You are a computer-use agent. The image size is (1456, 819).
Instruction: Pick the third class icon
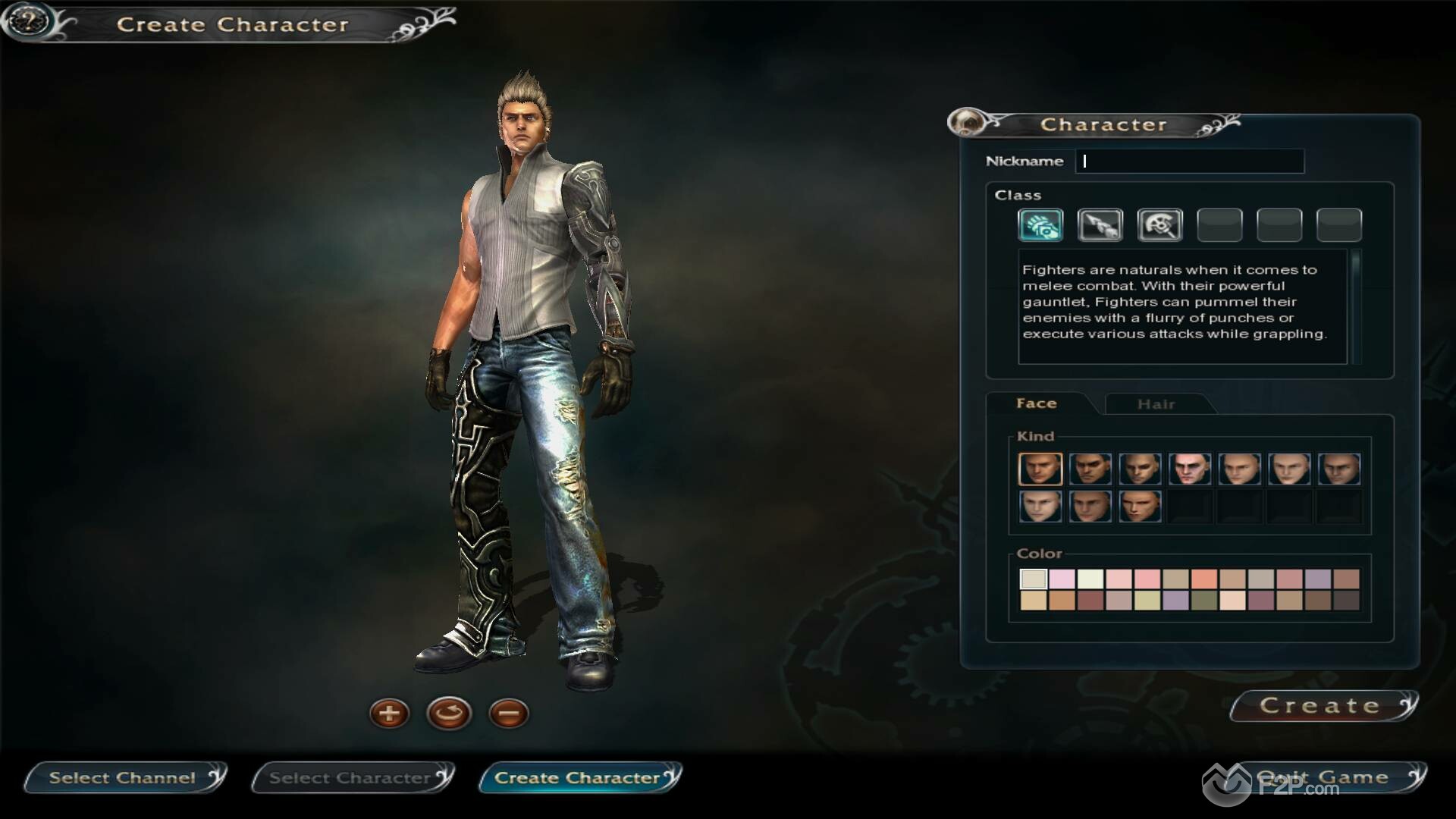point(1159,225)
